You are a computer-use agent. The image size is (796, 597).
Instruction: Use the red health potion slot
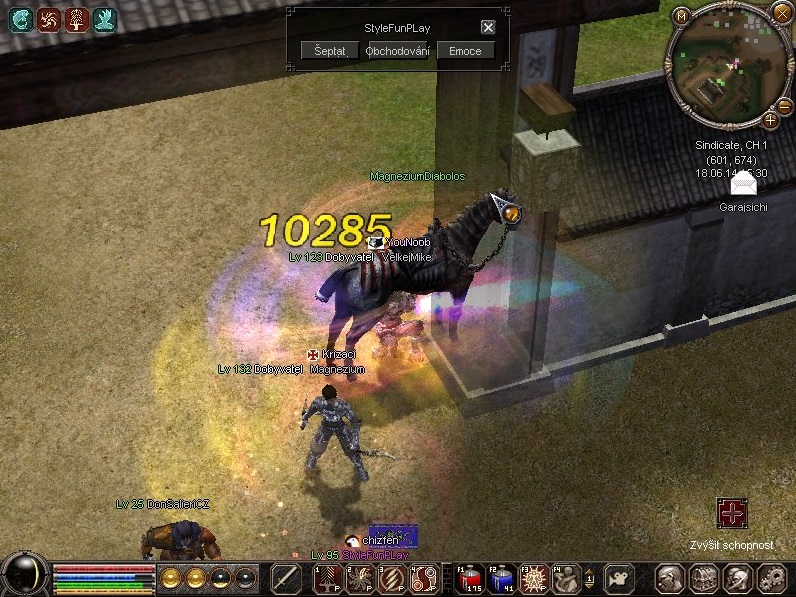tap(469, 578)
